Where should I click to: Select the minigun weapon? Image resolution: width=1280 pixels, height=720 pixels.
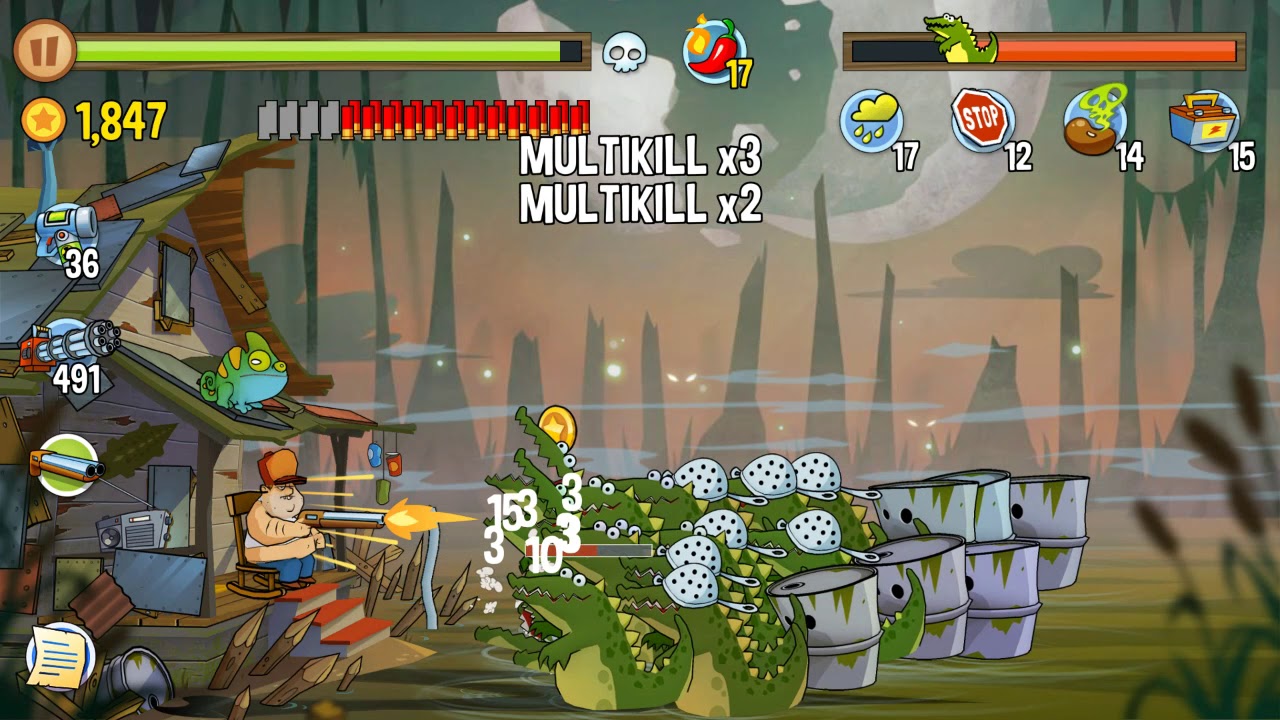coord(70,345)
